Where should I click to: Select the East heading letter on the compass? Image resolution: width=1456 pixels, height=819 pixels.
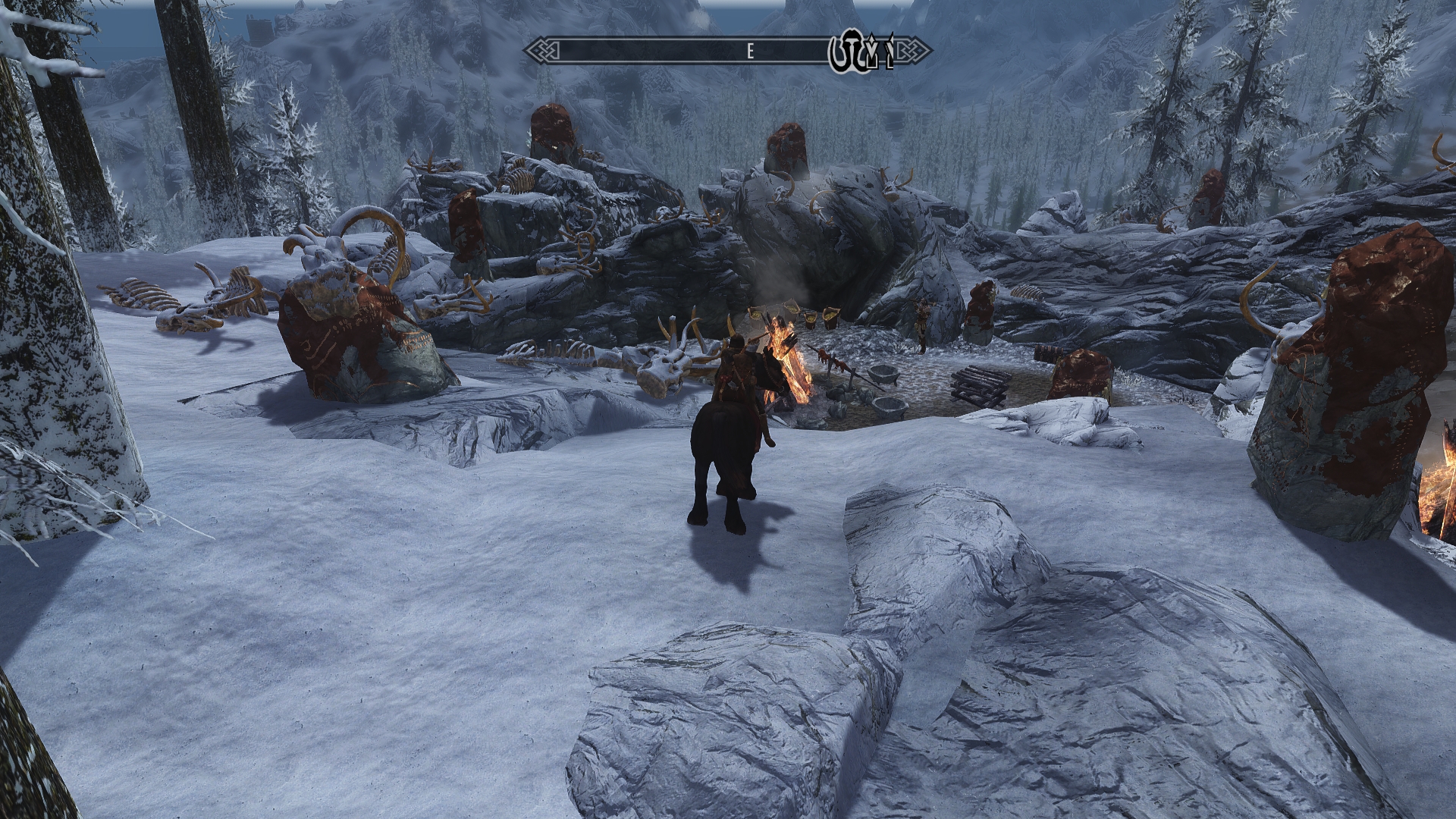click(x=750, y=52)
